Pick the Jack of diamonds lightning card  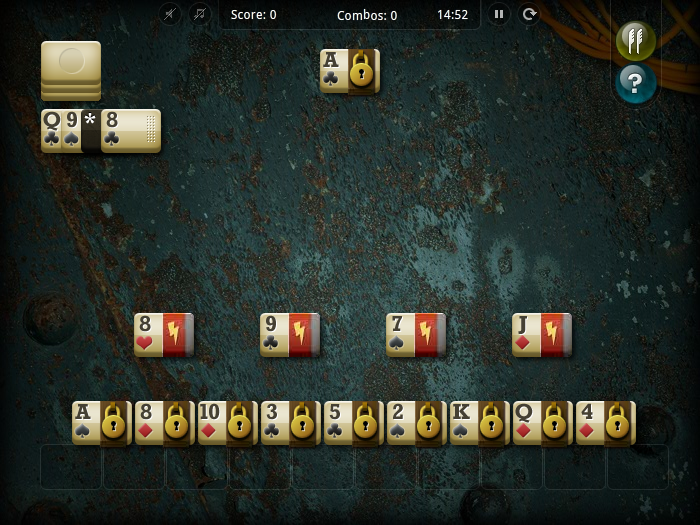click(x=542, y=335)
